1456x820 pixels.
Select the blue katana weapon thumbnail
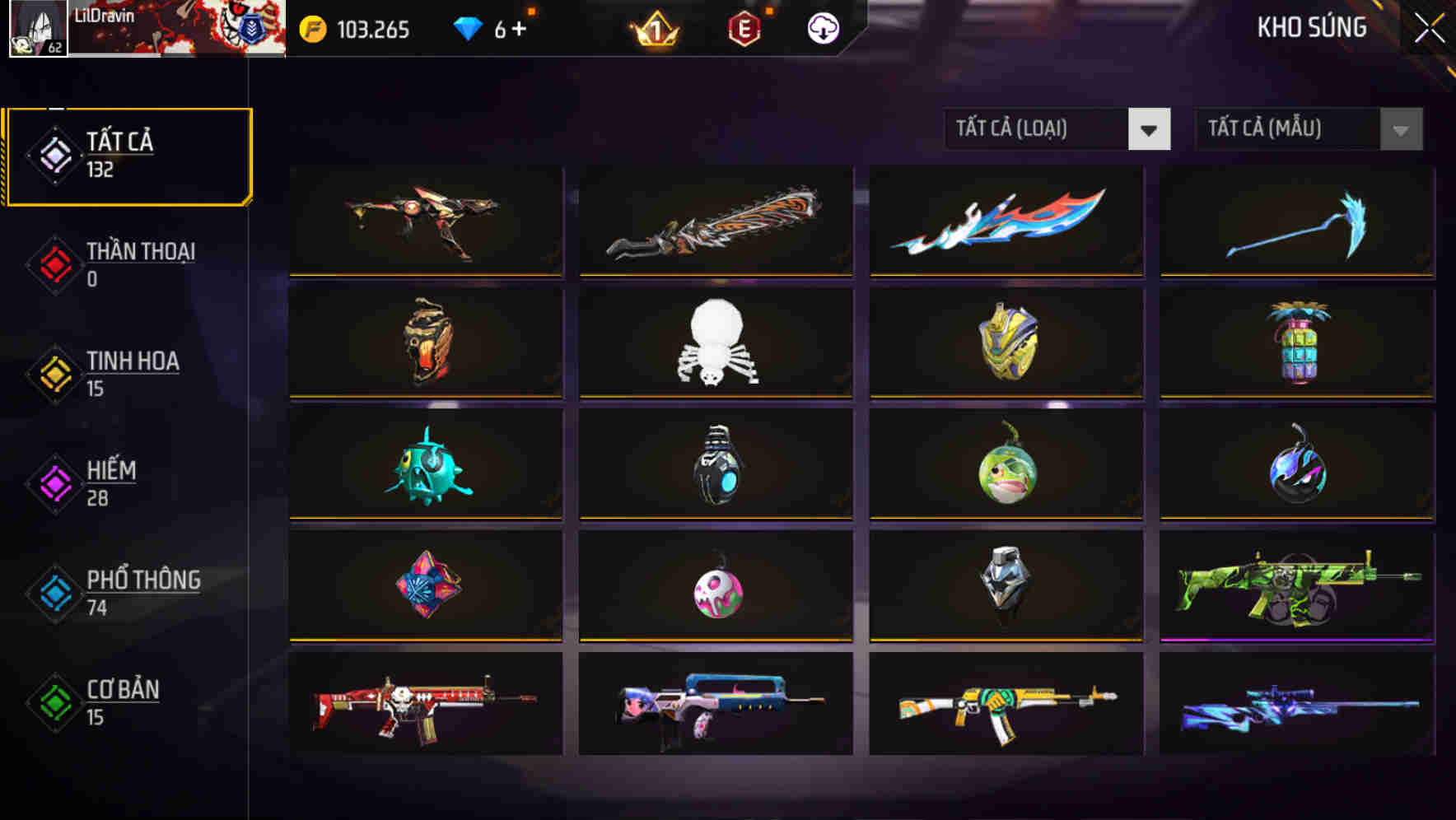pos(1006,221)
